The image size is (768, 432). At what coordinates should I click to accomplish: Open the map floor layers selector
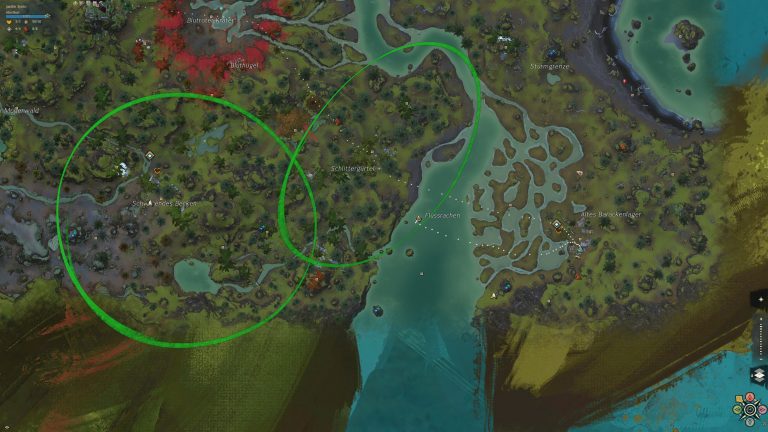pos(758,376)
